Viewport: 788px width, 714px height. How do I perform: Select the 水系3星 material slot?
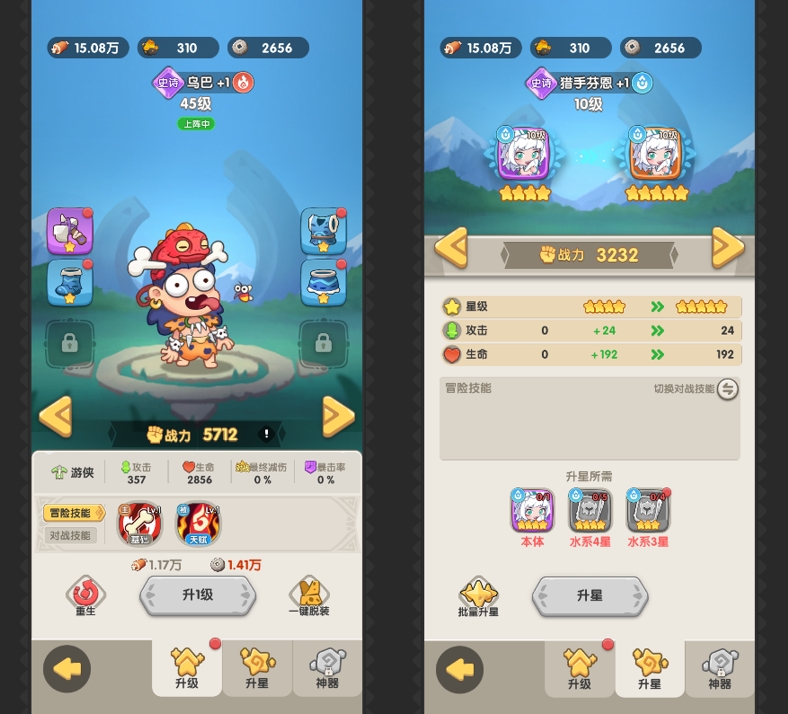click(647, 510)
